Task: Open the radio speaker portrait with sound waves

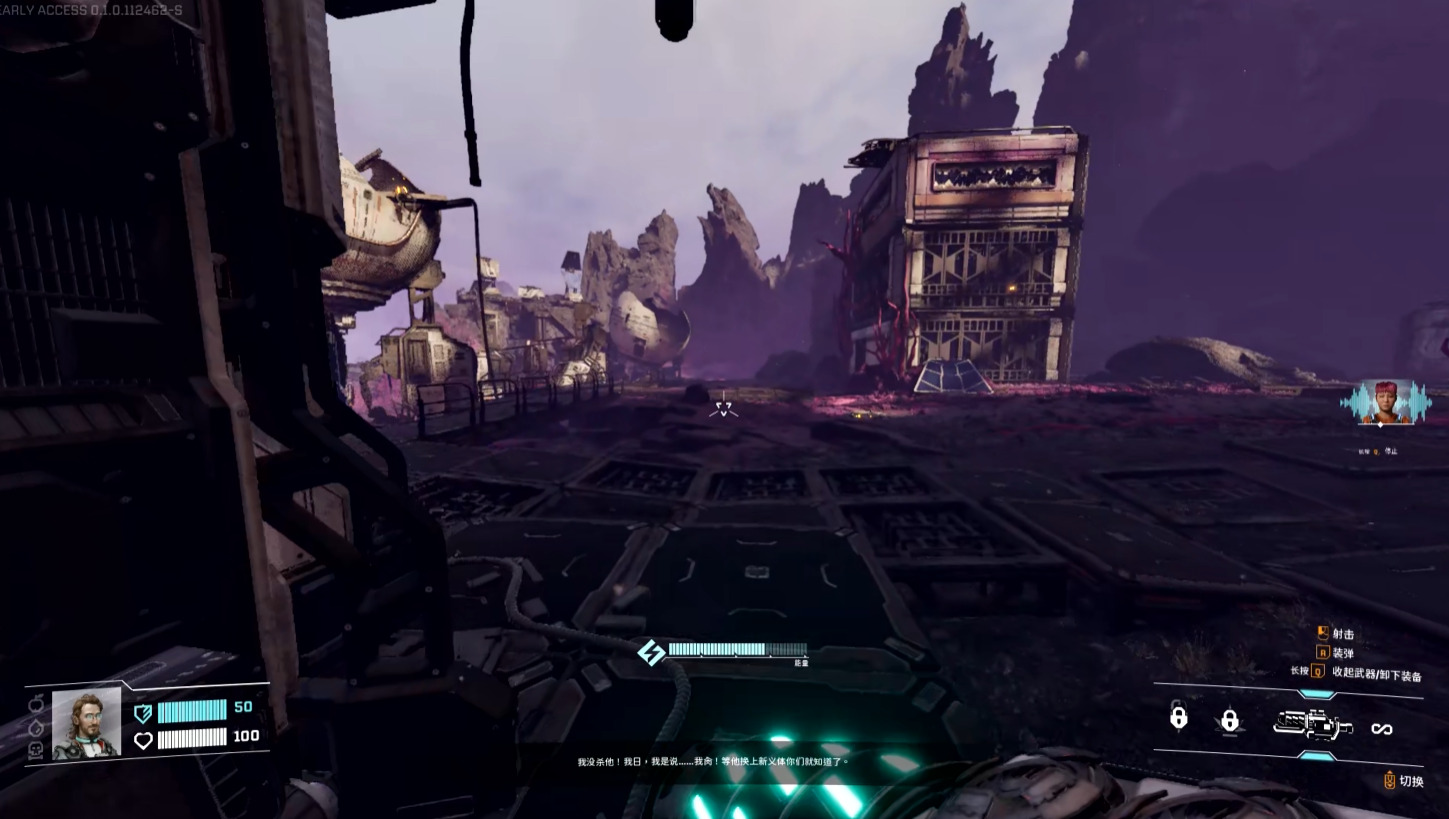Action: point(1386,403)
